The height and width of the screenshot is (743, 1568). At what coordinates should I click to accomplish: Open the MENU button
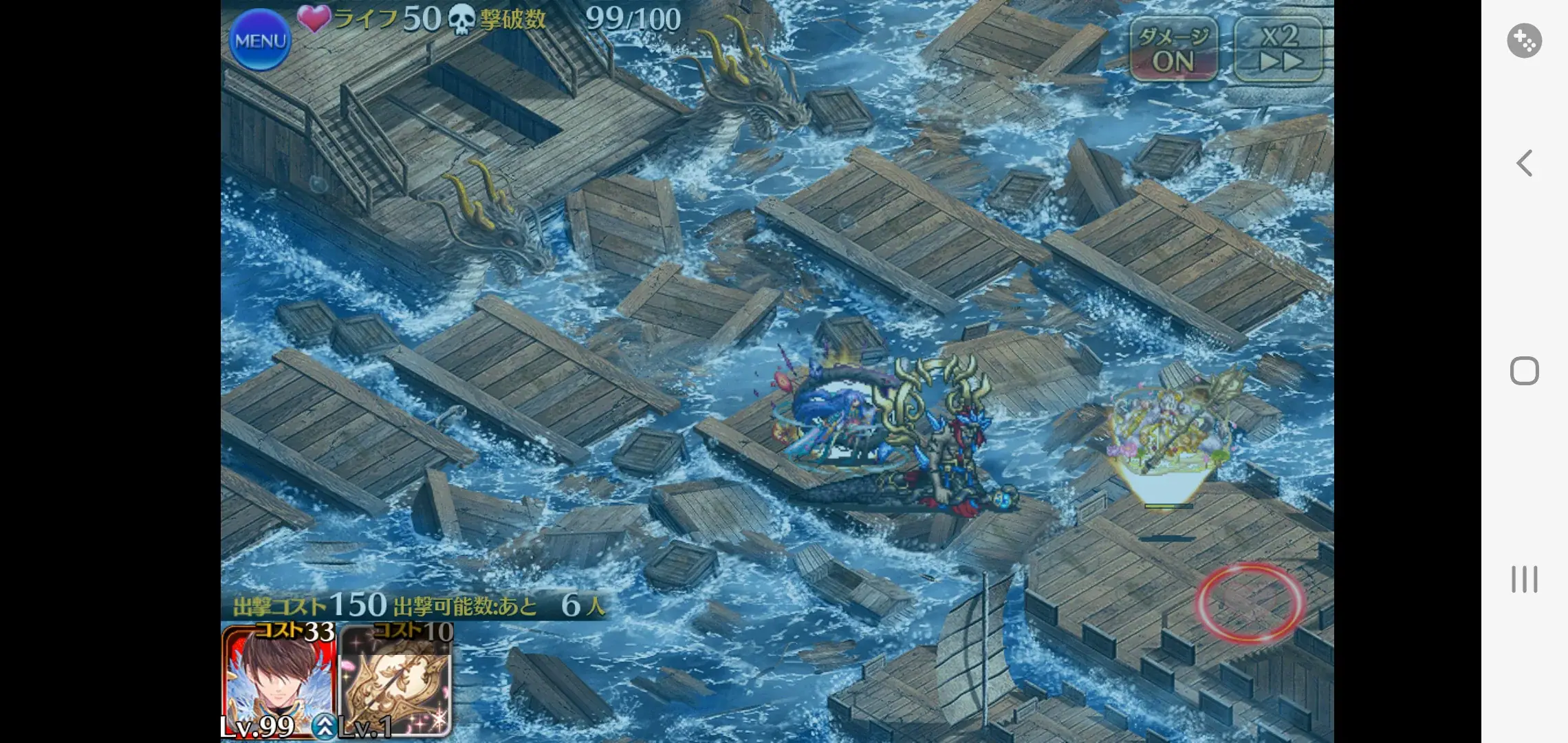click(x=260, y=40)
